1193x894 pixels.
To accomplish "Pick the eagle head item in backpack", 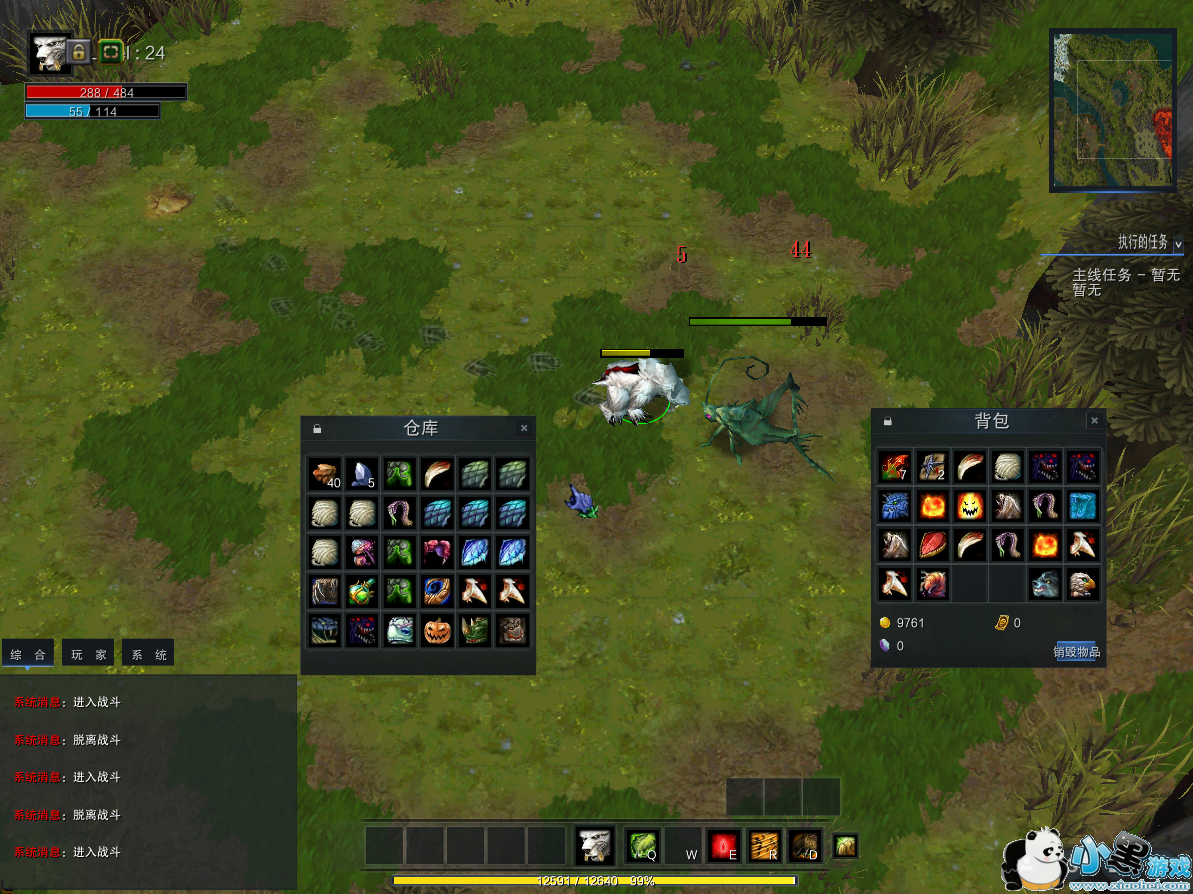I will 1082,582.
